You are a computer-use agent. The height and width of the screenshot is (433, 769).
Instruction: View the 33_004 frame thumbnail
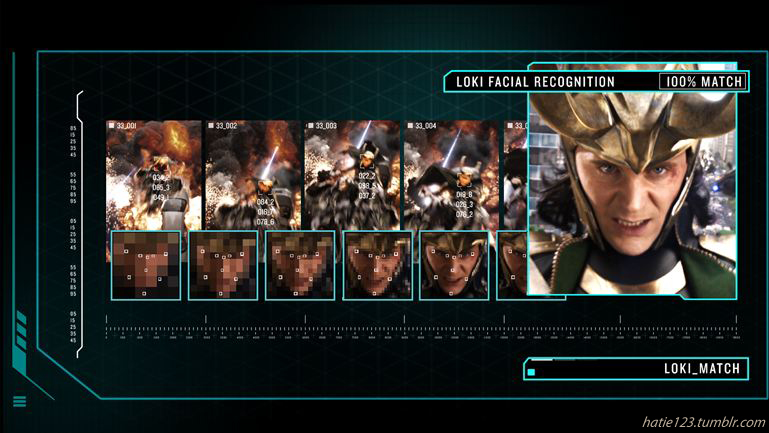point(450,175)
